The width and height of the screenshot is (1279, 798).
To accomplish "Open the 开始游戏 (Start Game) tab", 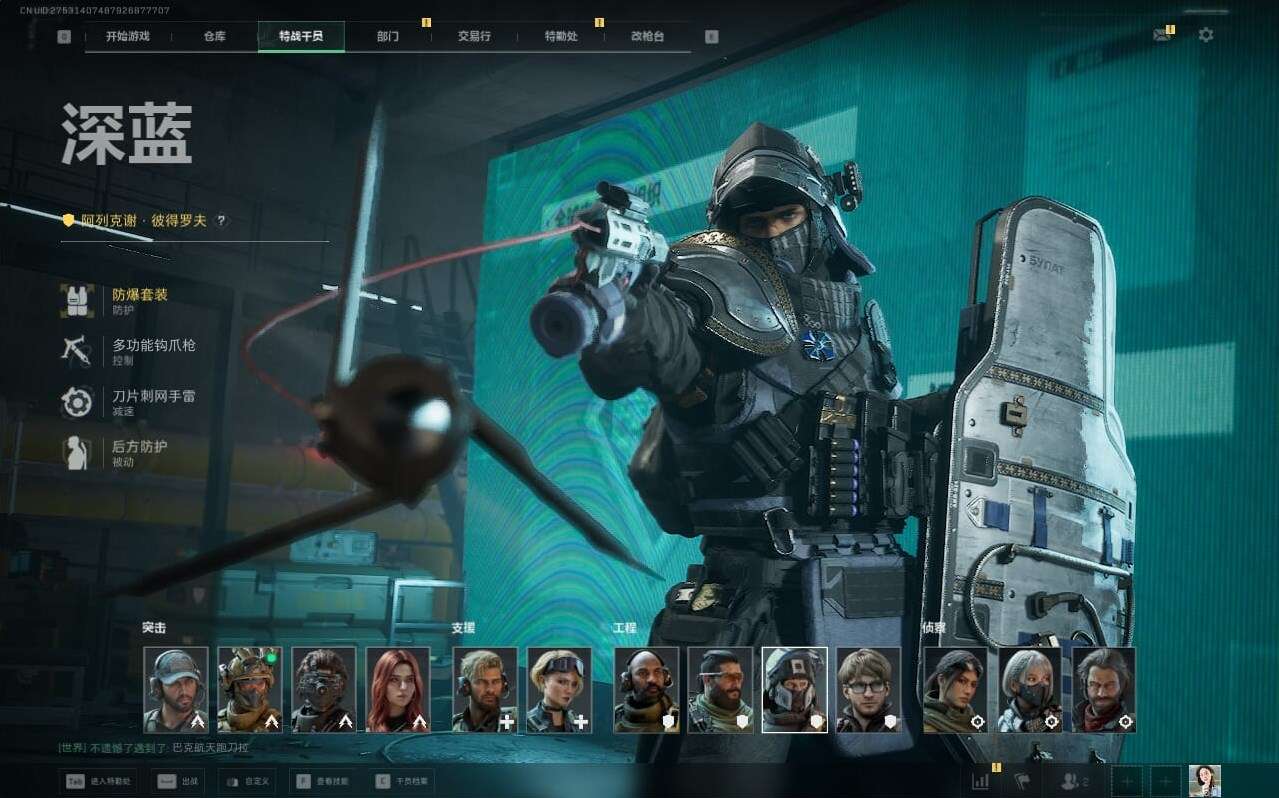I will pos(128,36).
